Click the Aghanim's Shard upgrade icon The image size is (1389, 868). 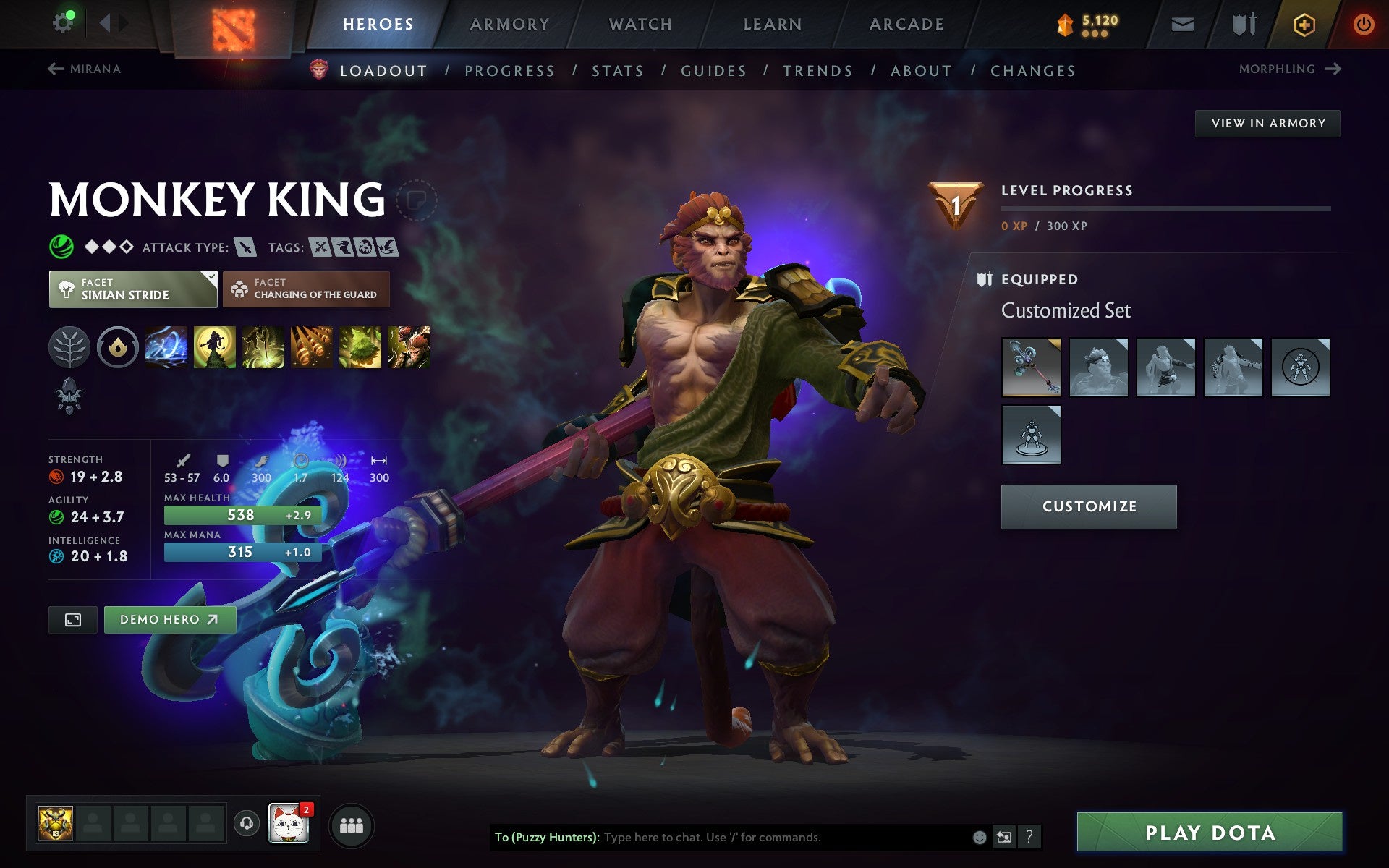coord(69,396)
